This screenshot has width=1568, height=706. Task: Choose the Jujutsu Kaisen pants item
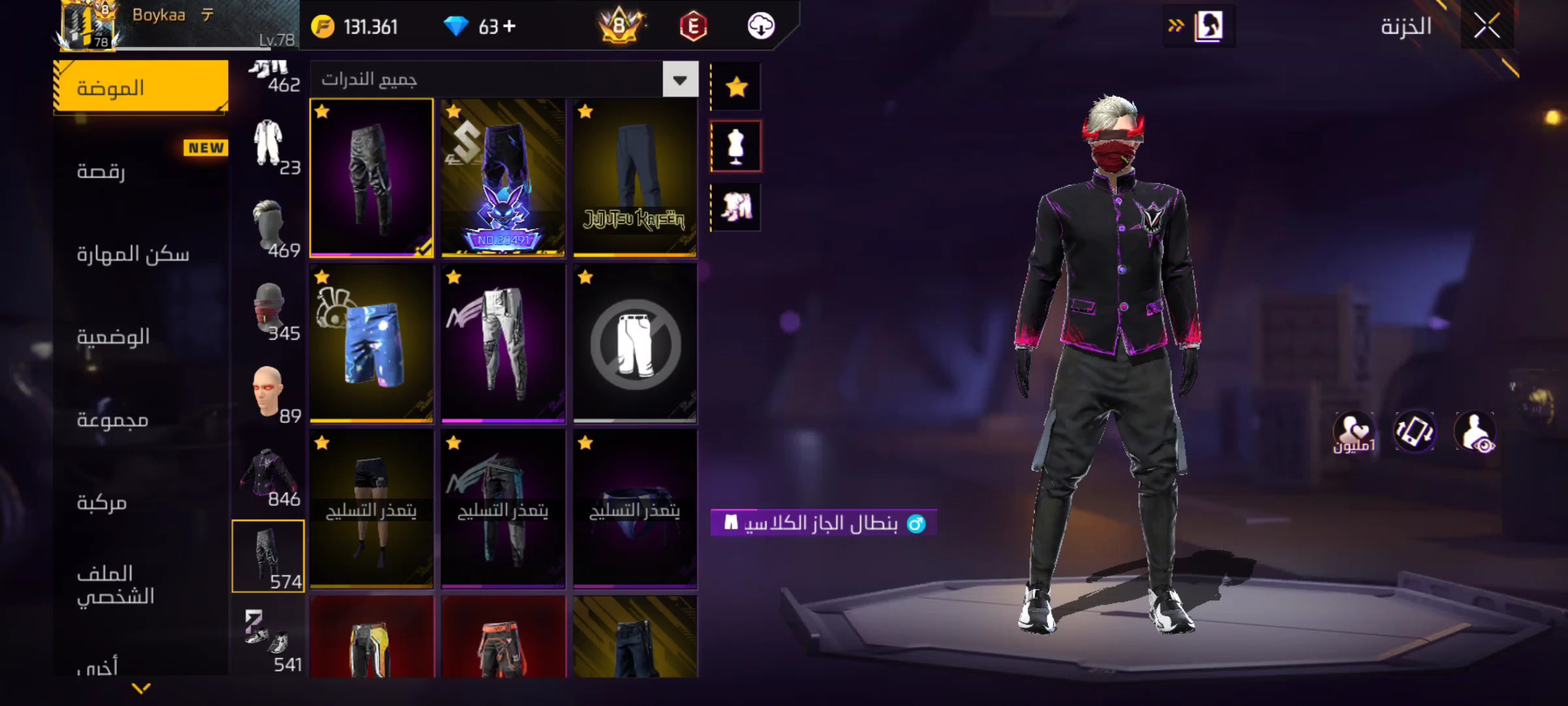click(x=634, y=177)
